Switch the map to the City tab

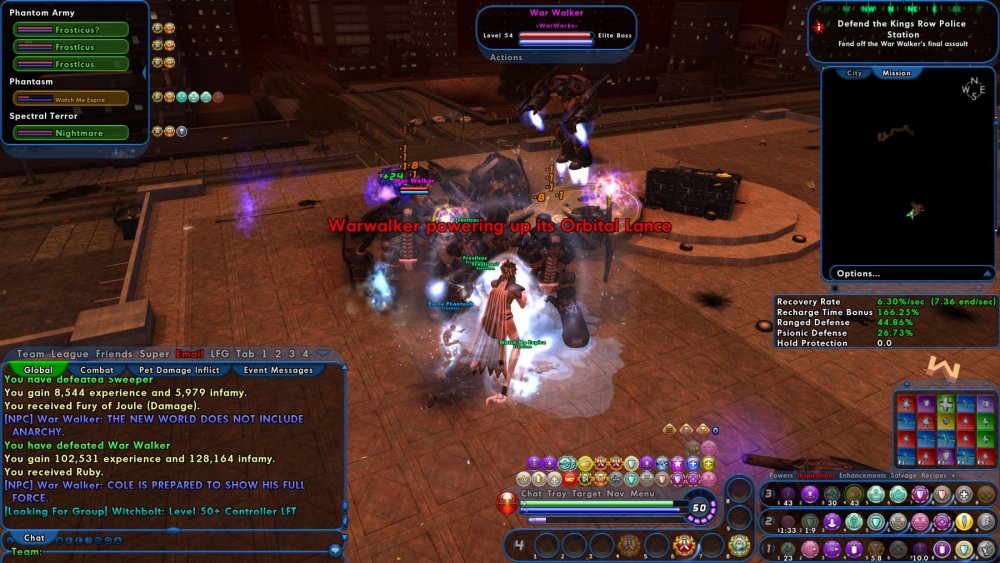pyautogui.click(x=855, y=73)
